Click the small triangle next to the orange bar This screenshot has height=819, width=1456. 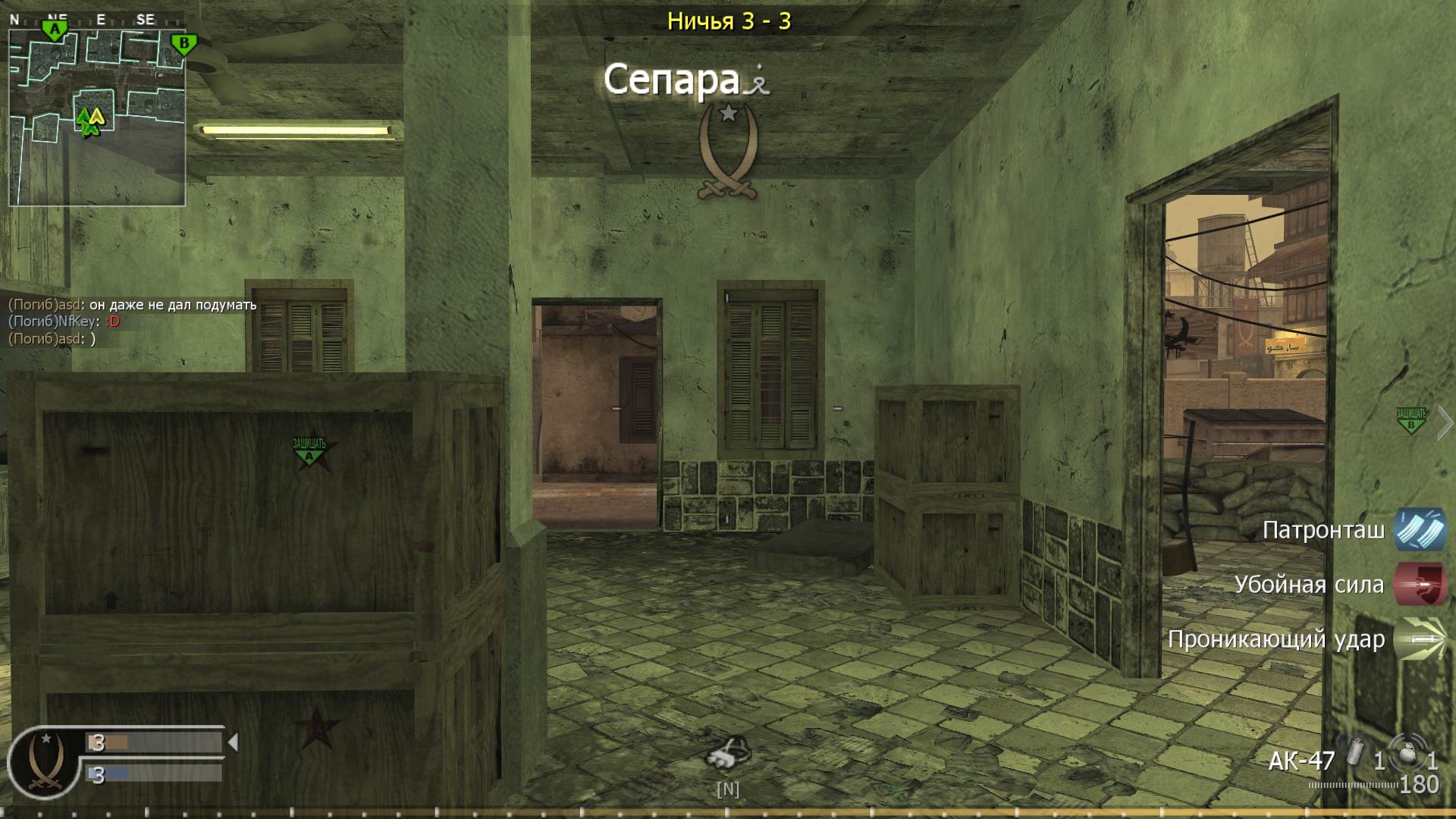(x=235, y=743)
